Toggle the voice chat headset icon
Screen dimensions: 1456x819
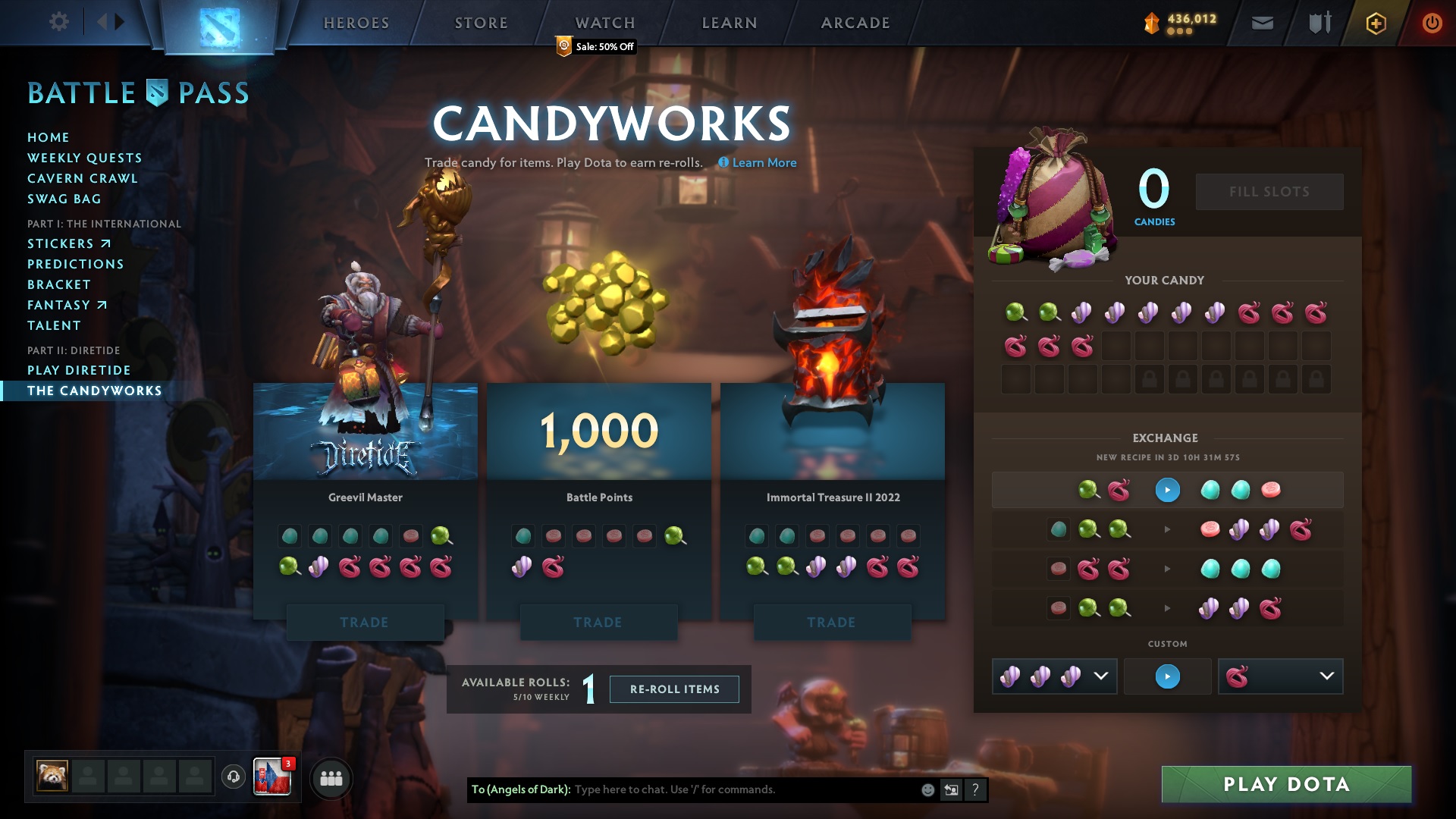232,776
